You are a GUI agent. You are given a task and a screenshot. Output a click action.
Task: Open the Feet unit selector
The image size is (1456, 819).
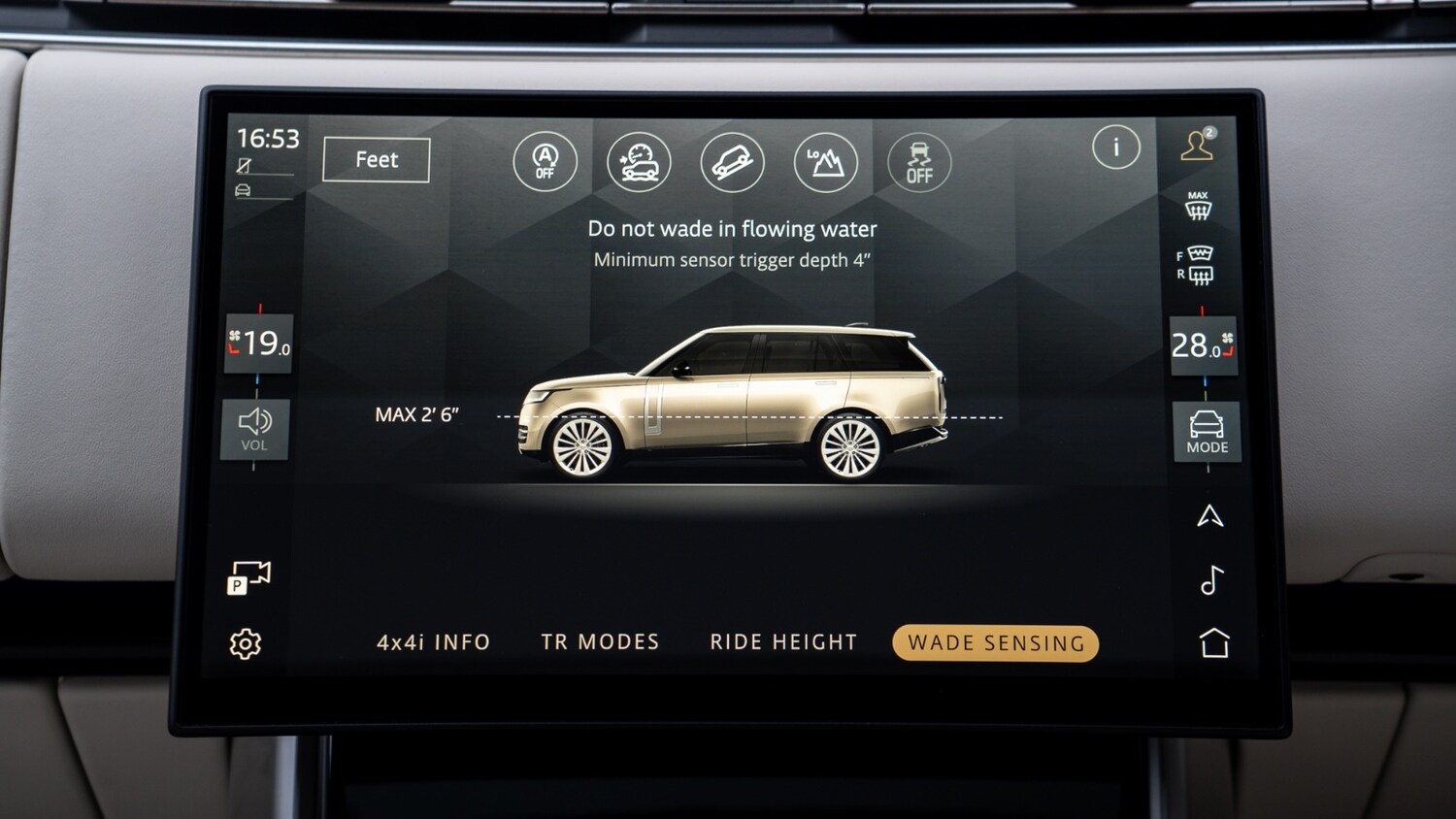[376, 159]
